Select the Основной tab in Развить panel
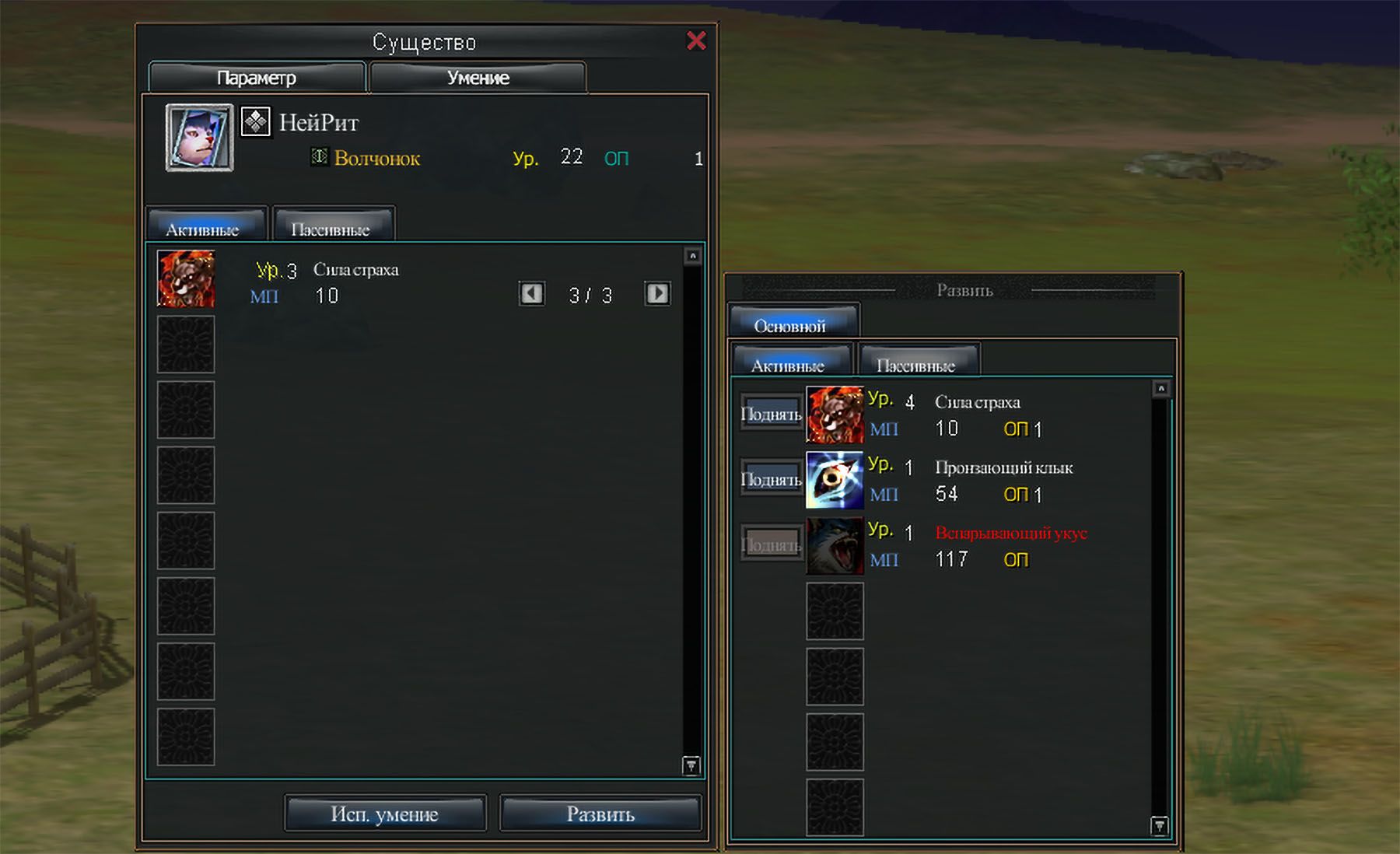Viewport: 1400px width, 854px height. click(792, 325)
